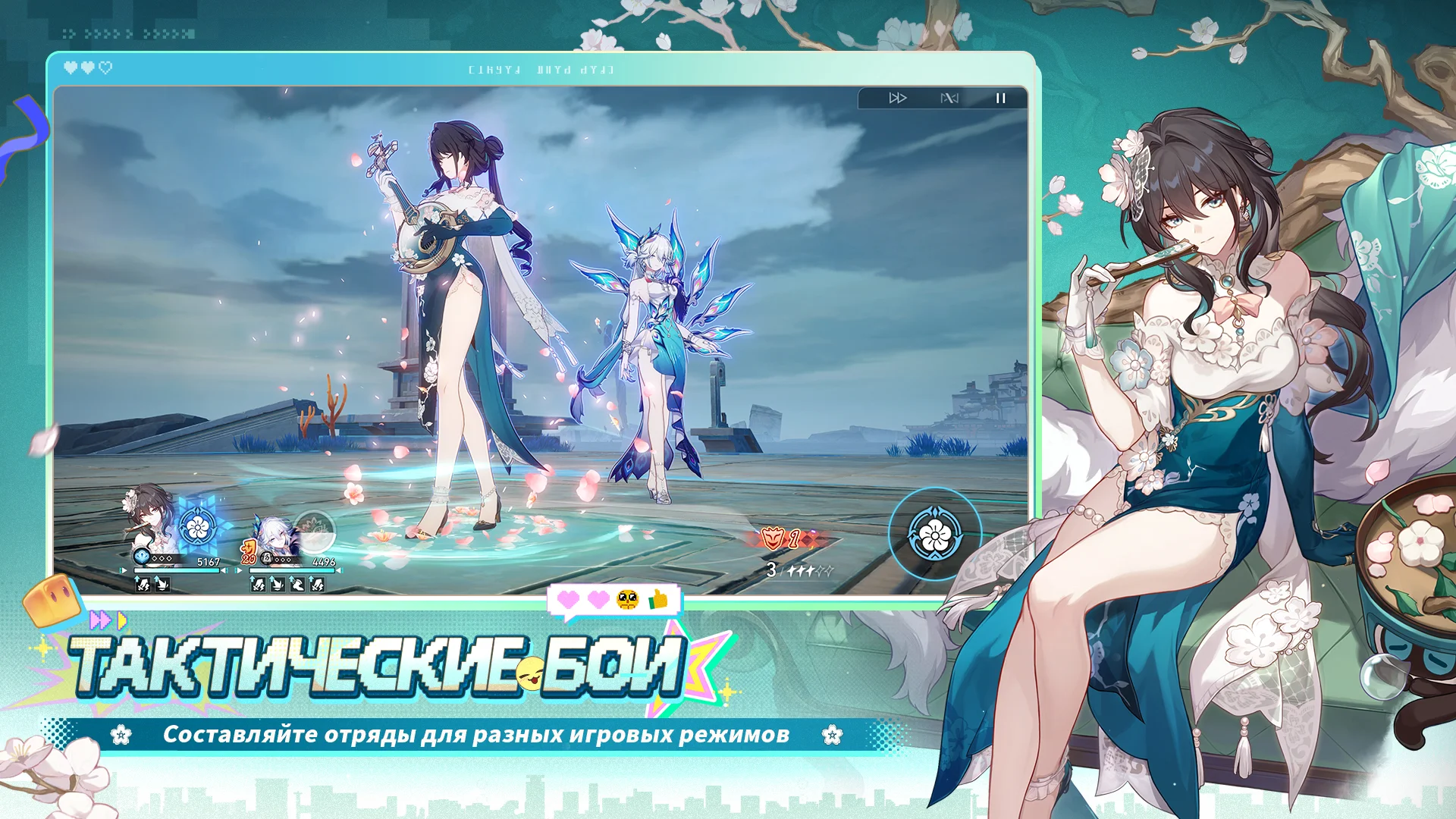Collapse the arrow right of the 4496 HP bar

point(340,570)
